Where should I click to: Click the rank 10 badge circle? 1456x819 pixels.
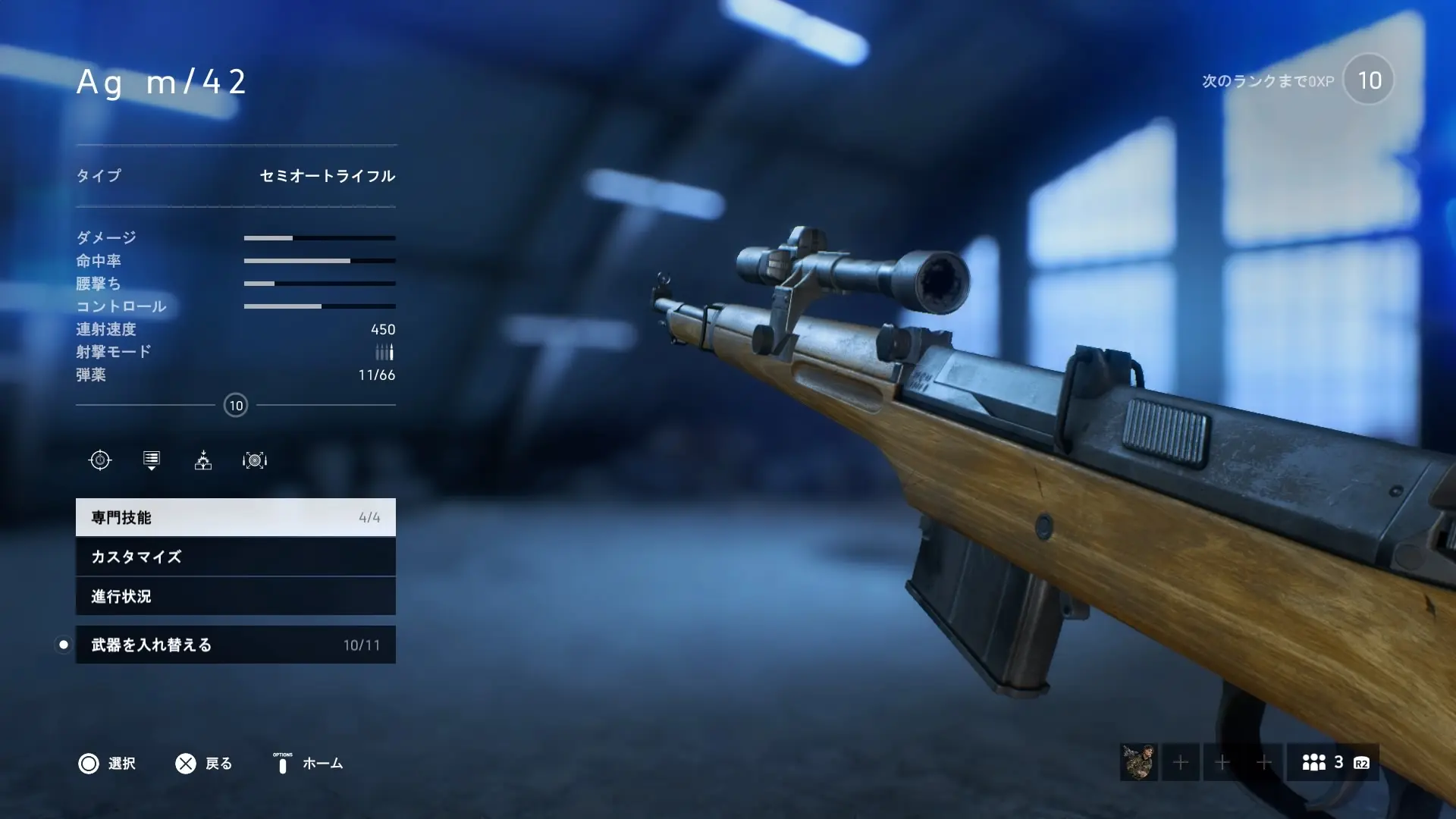(1368, 80)
